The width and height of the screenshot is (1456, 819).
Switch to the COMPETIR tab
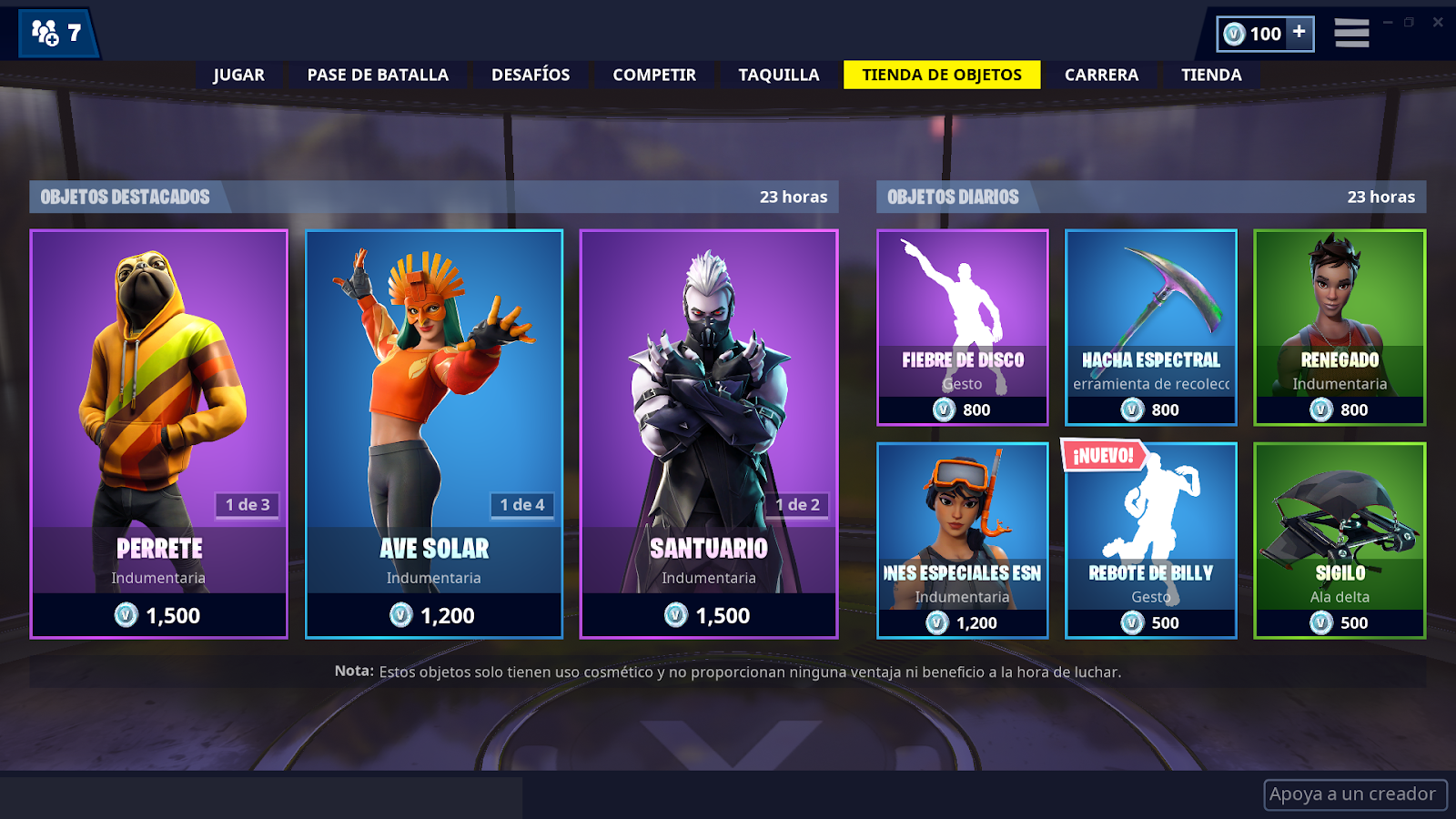(x=654, y=75)
